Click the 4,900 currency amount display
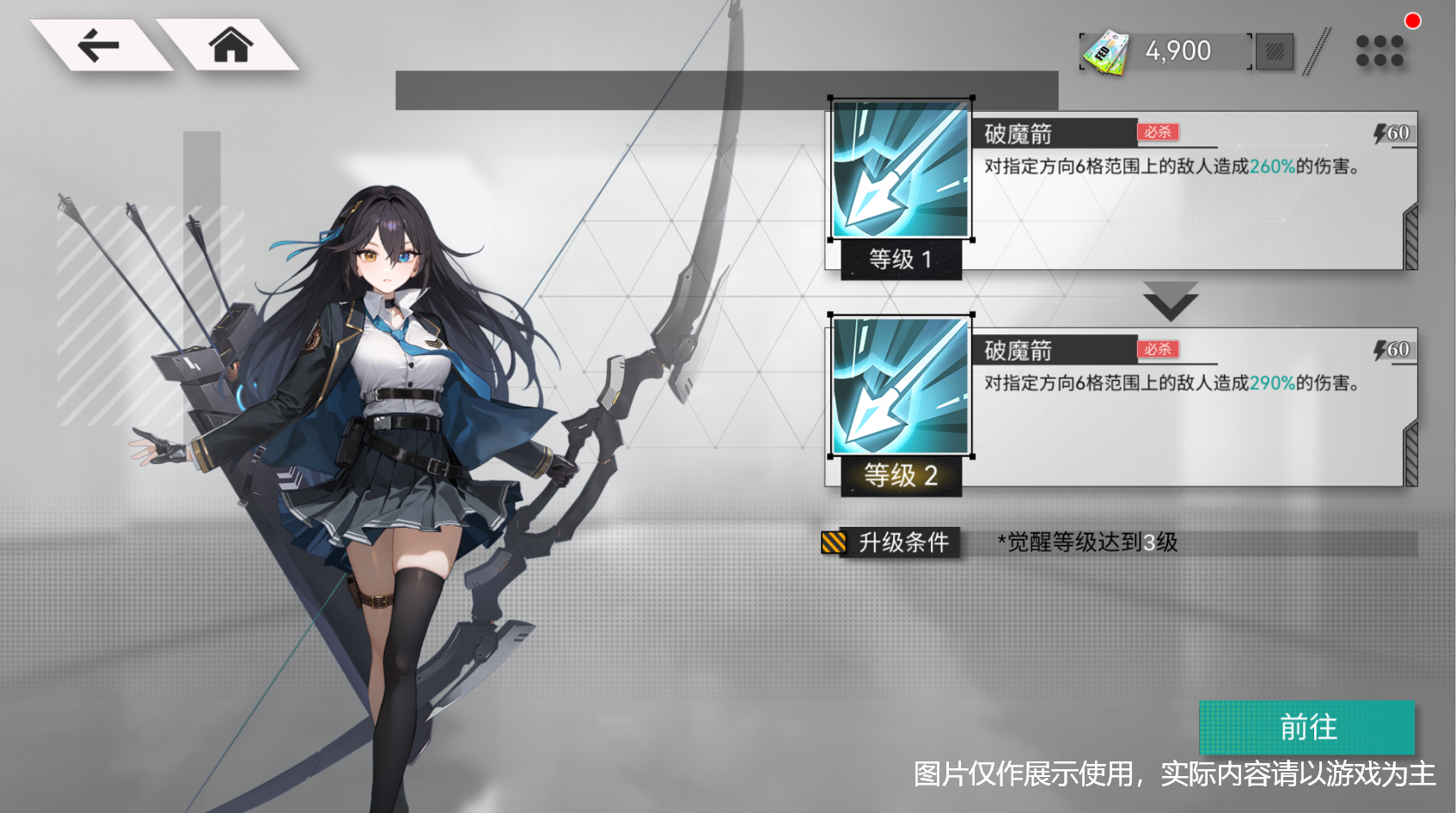Screen dimensions: 1456x813 pos(1176,50)
